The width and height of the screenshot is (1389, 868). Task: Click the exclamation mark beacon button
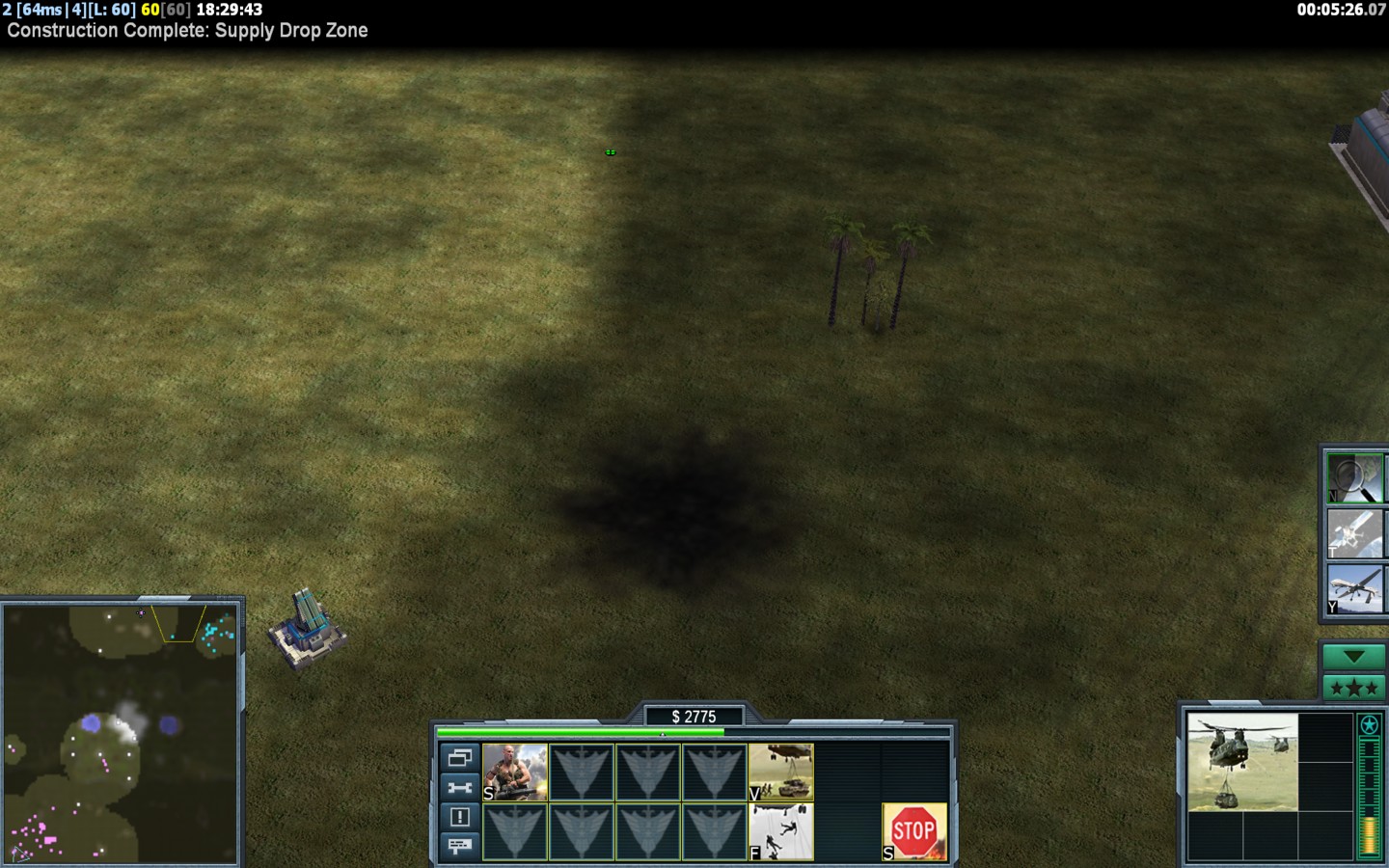[x=460, y=817]
